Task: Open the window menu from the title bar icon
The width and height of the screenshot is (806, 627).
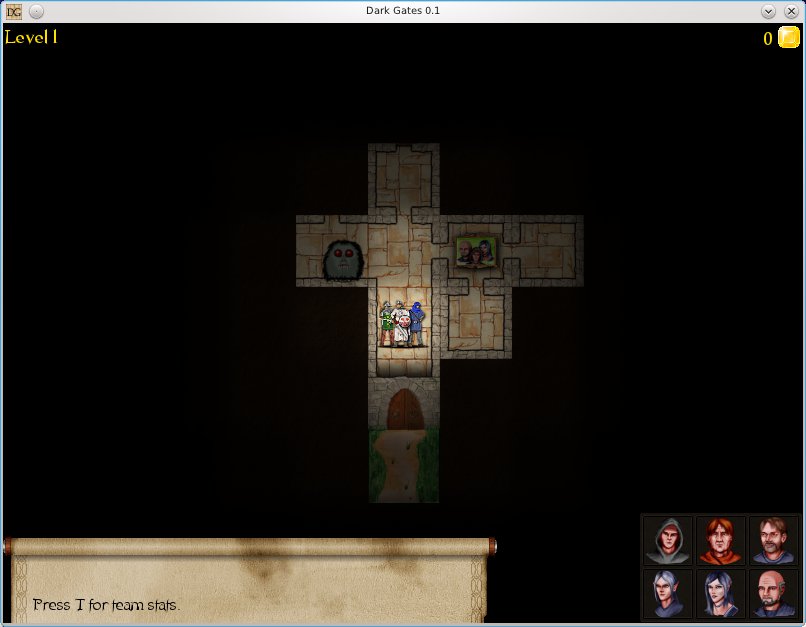Action: click(x=14, y=11)
